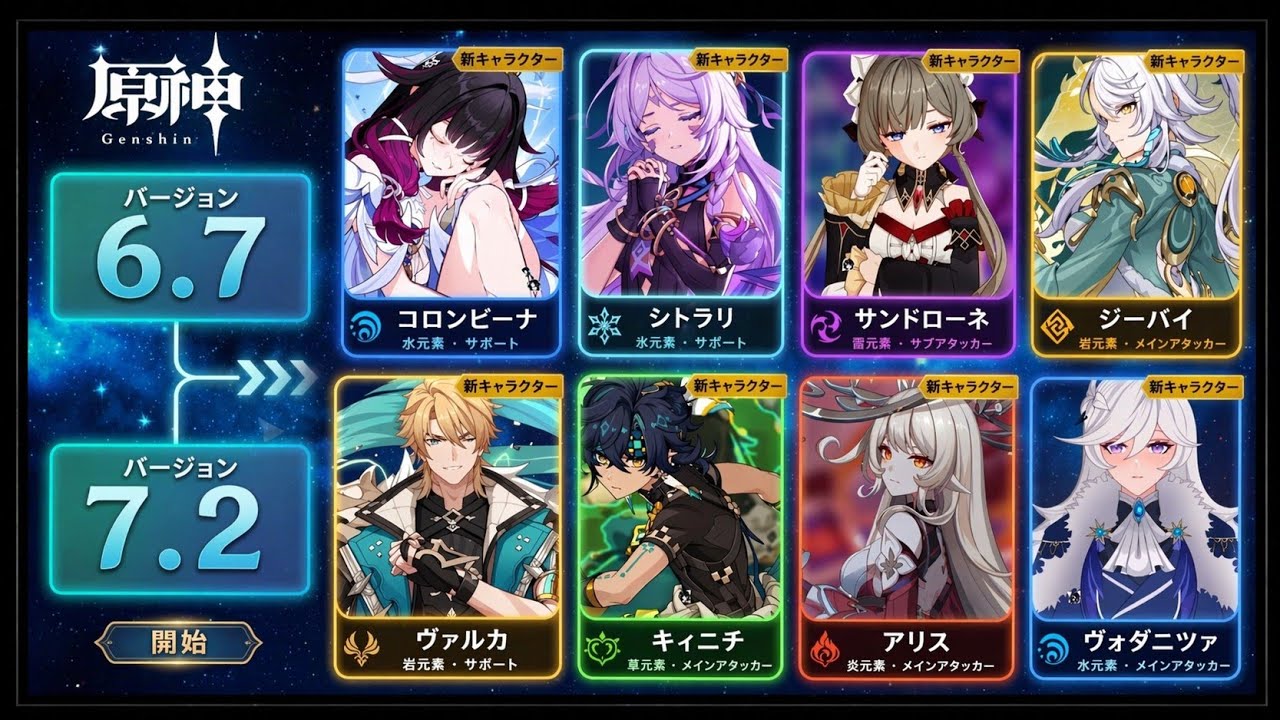Choose the シトラリ character card

click(x=681, y=200)
